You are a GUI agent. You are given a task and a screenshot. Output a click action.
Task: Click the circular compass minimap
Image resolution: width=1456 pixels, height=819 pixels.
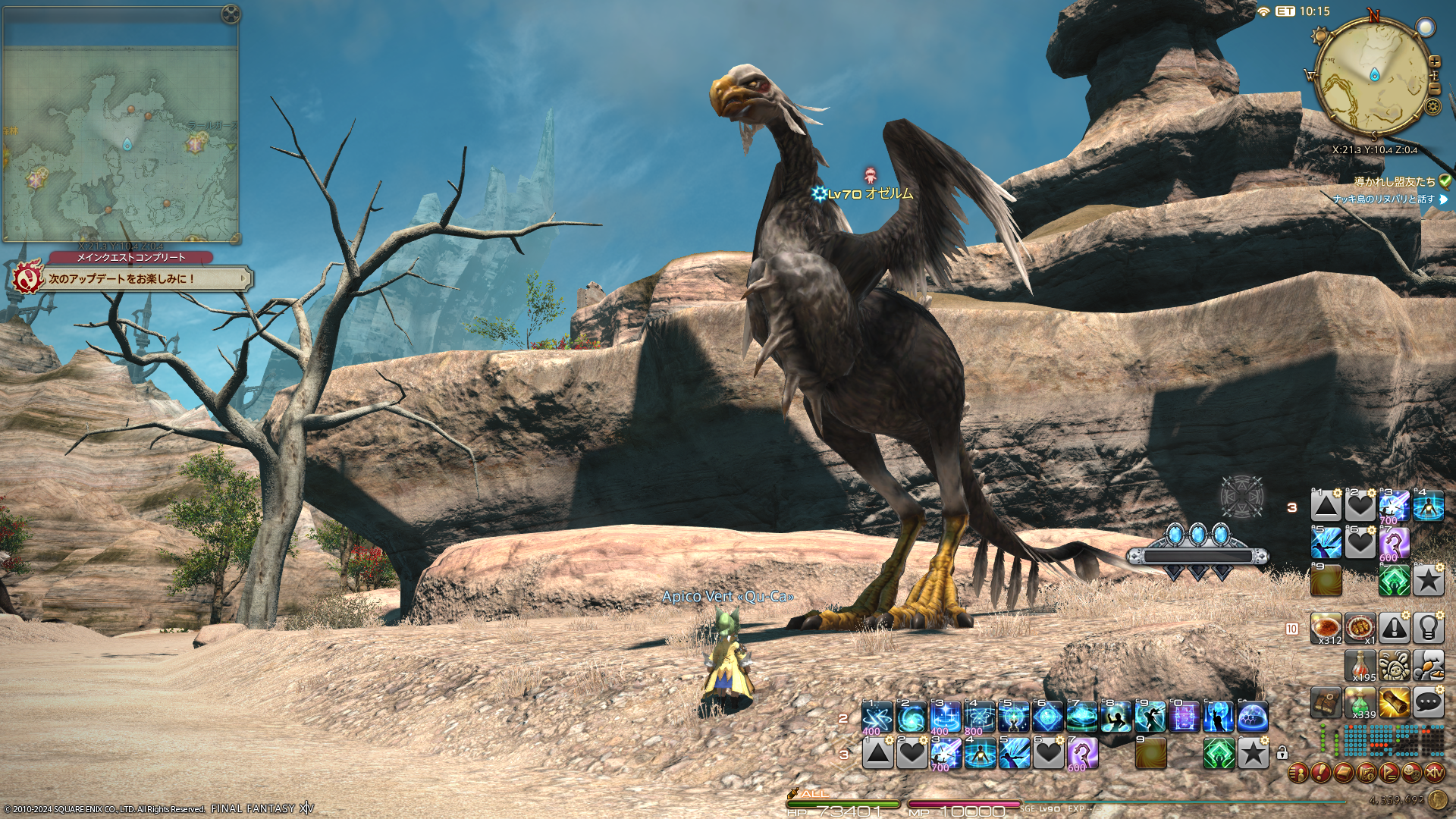(x=1374, y=76)
